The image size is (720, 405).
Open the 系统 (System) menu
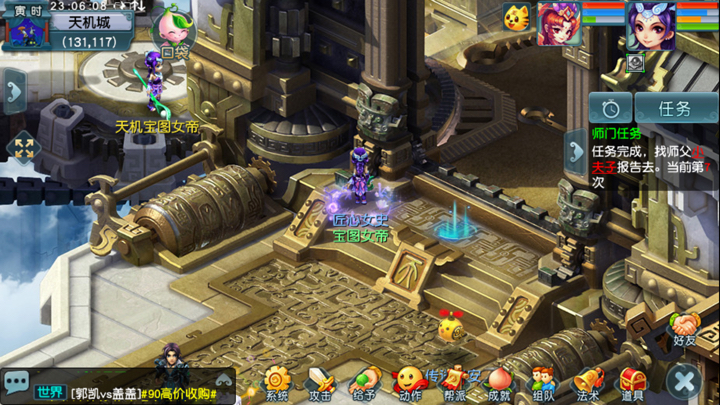pos(277,382)
